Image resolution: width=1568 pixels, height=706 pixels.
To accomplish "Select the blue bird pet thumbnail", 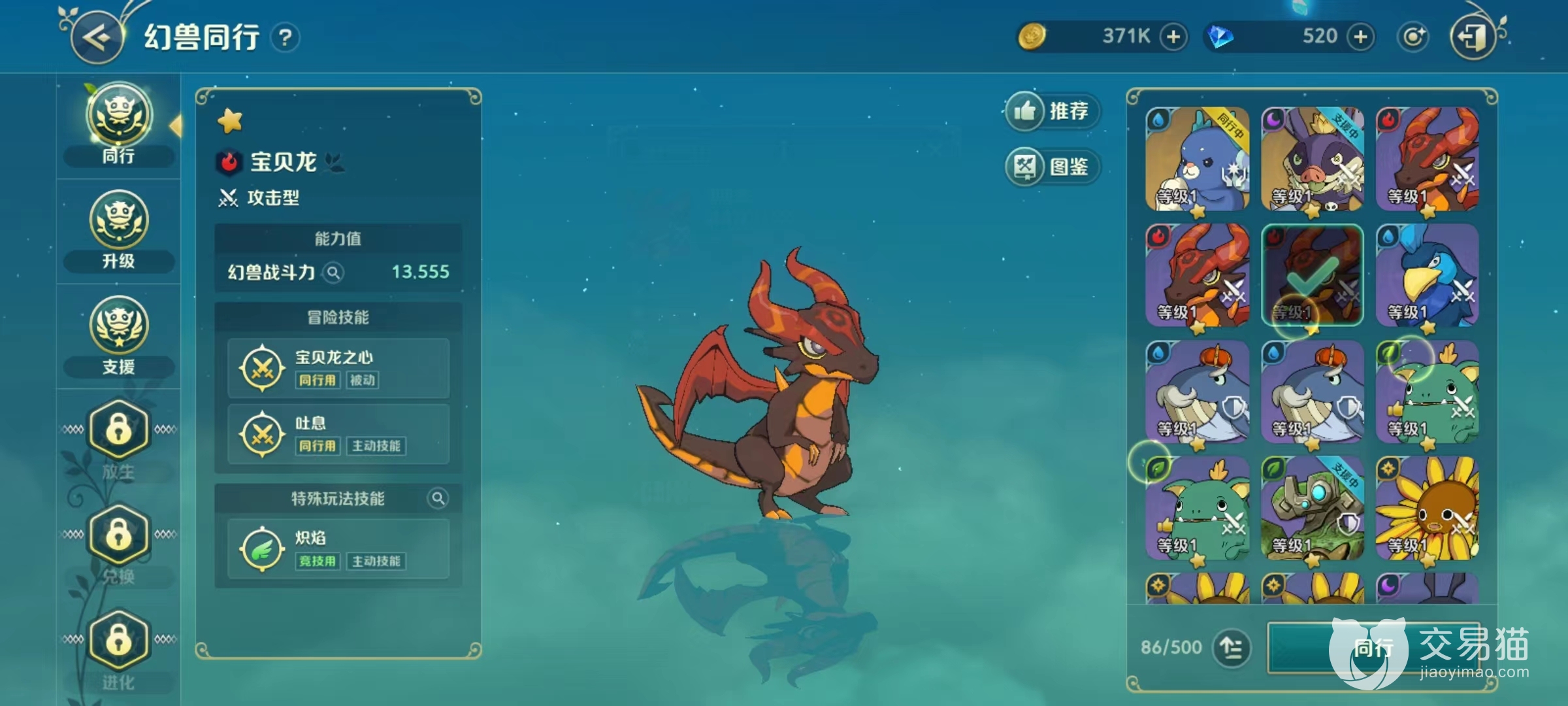I will click(x=1427, y=275).
